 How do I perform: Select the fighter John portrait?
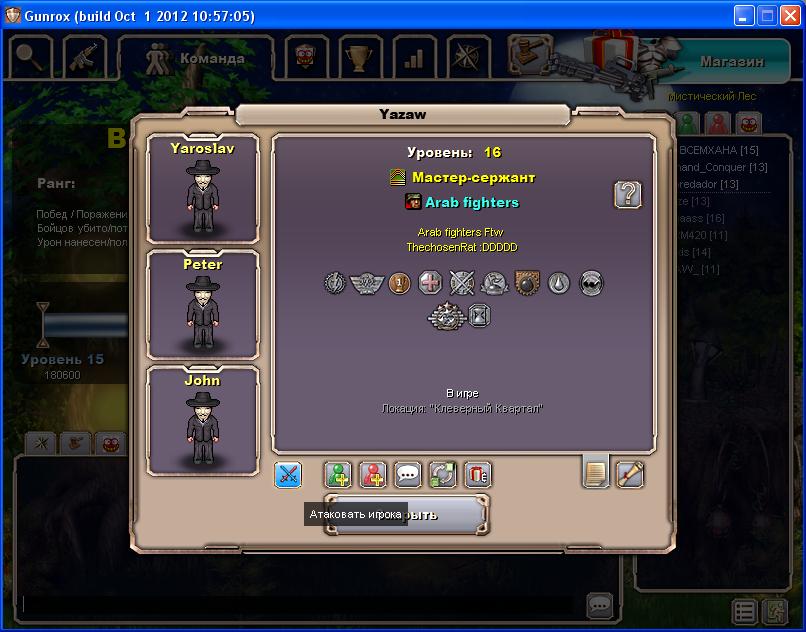click(x=202, y=421)
